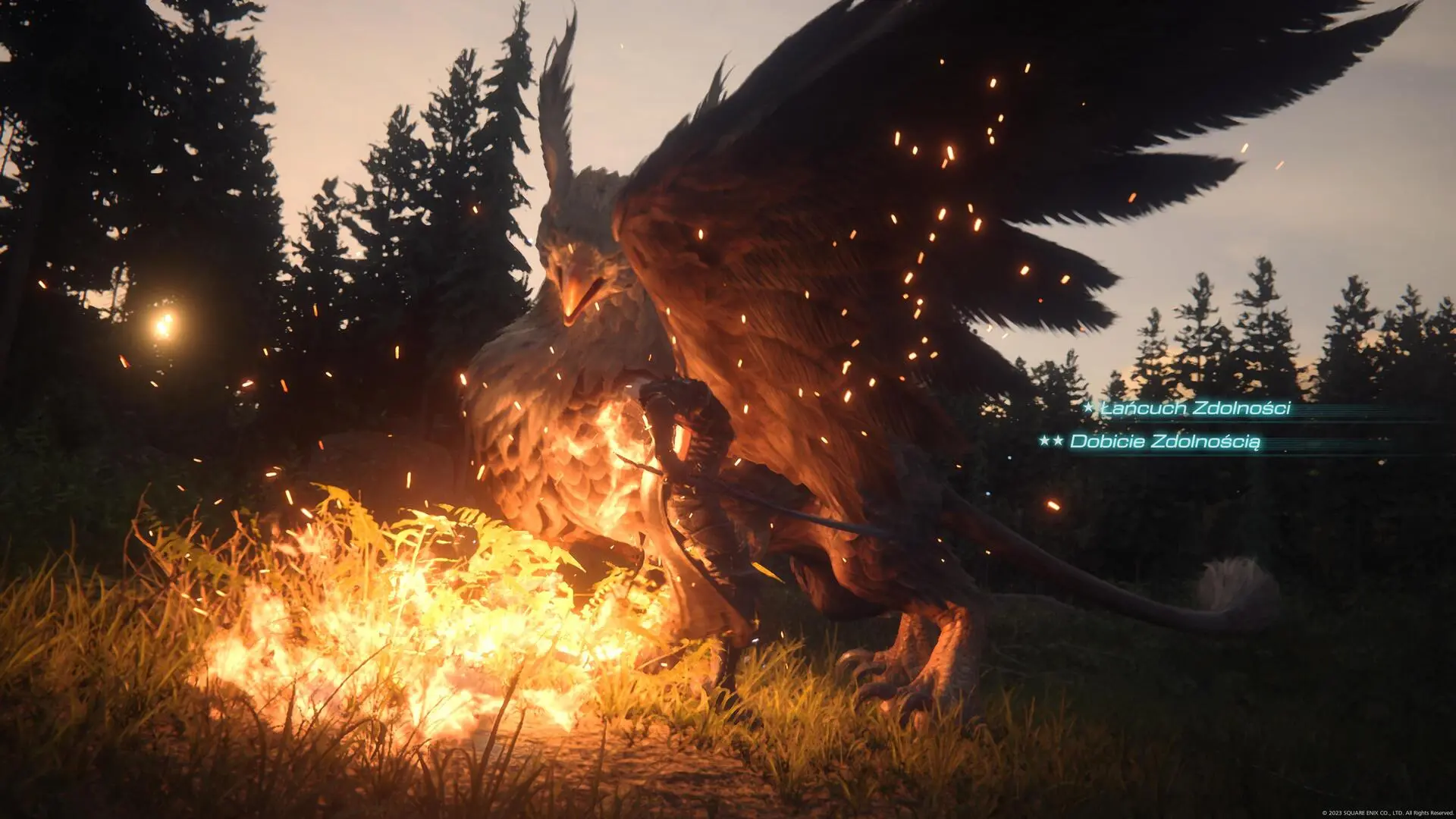Click the first star before Dobicie Zdolnością
This screenshot has width=1456, height=819.
(1045, 441)
